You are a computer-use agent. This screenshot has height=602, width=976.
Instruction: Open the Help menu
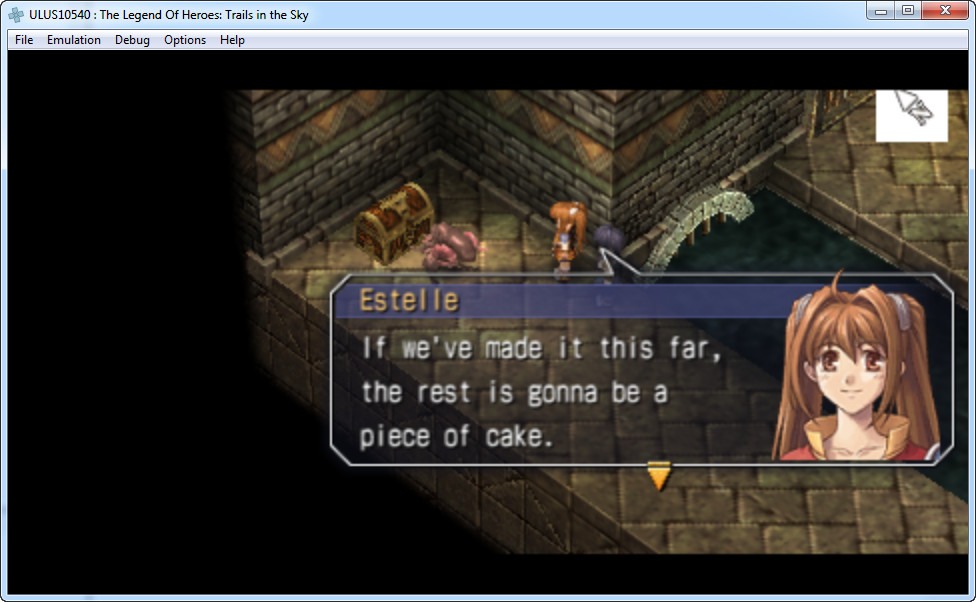[232, 40]
